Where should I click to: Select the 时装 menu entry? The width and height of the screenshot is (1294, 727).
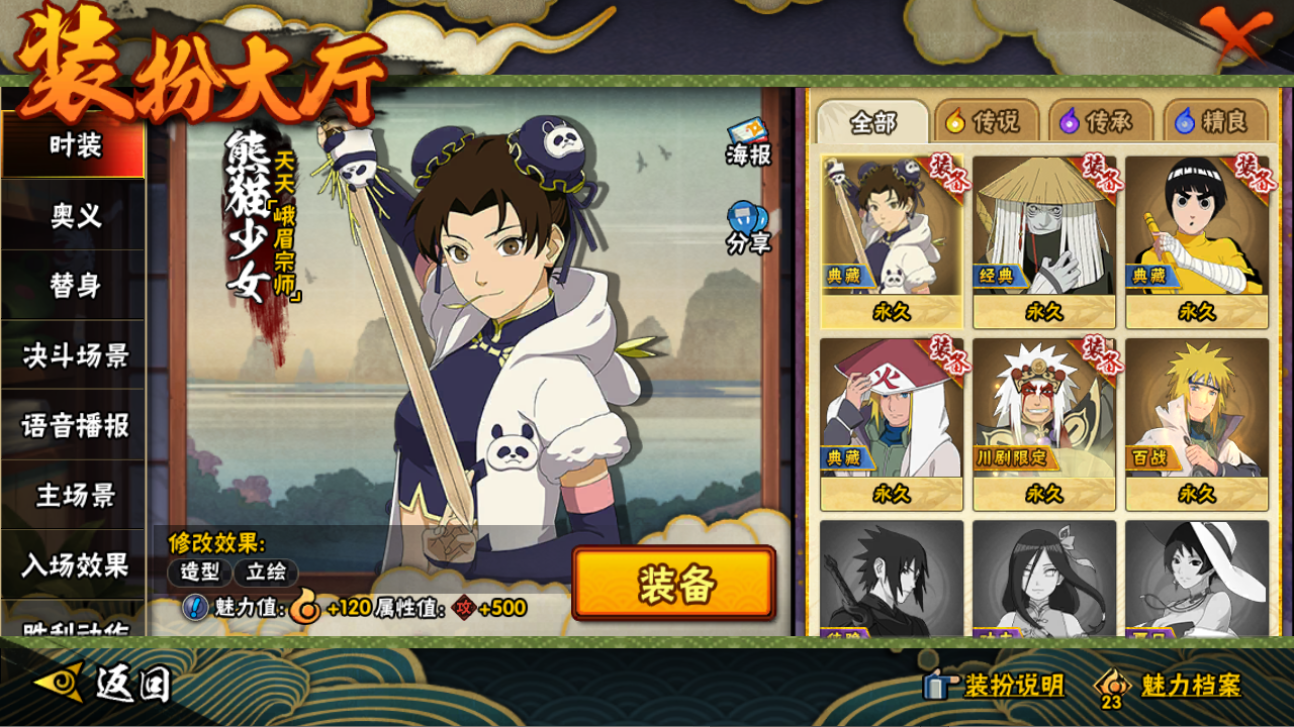[x=75, y=146]
